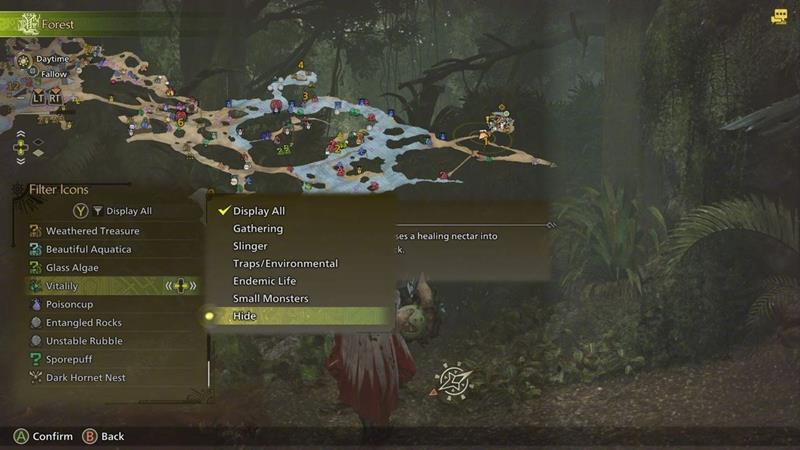Image resolution: width=800 pixels, height=450 pixels.
Task: Open the chat icon in the corner
Action: coord(779,16)
